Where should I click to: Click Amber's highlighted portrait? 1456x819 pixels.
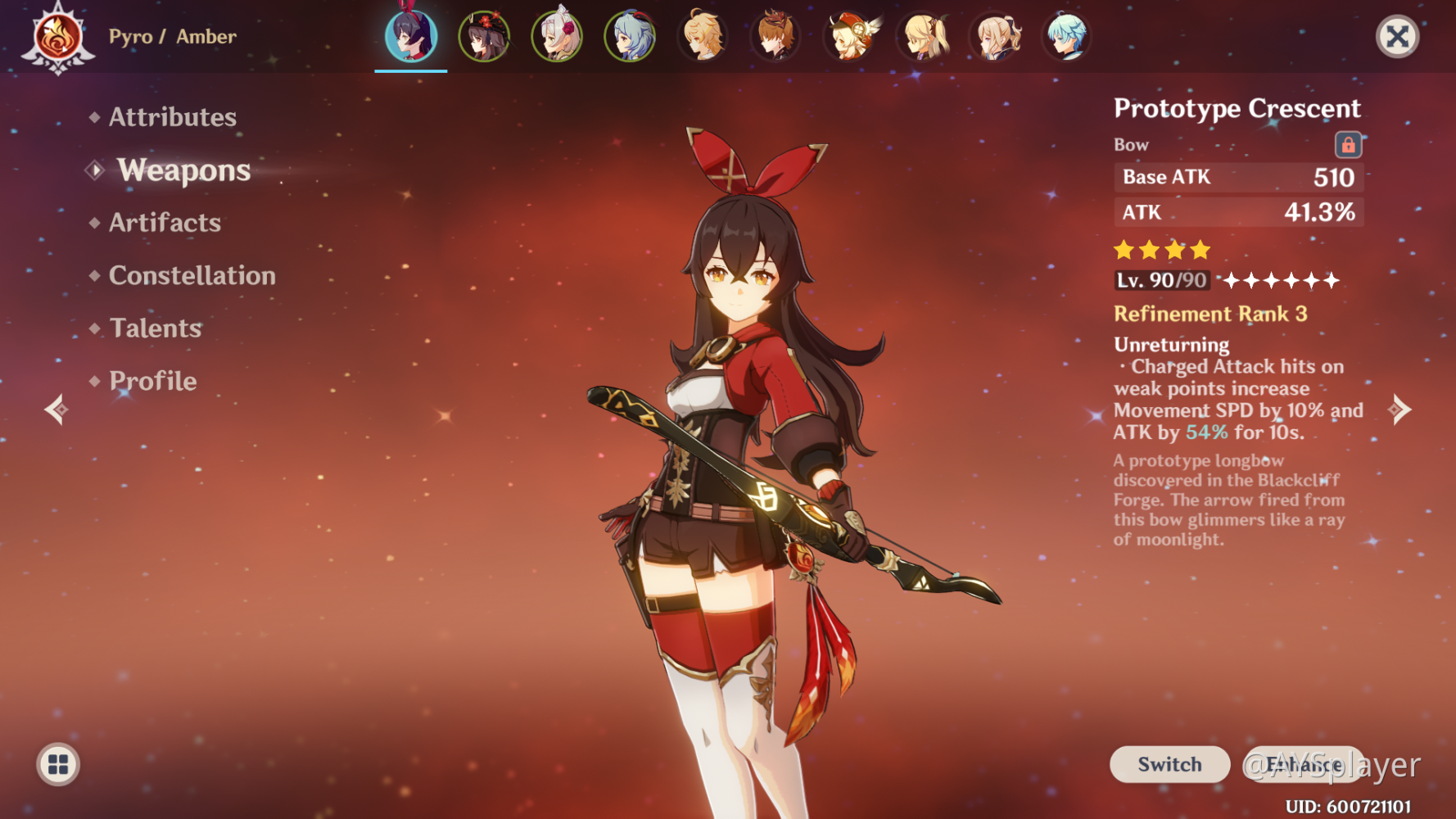411,37
